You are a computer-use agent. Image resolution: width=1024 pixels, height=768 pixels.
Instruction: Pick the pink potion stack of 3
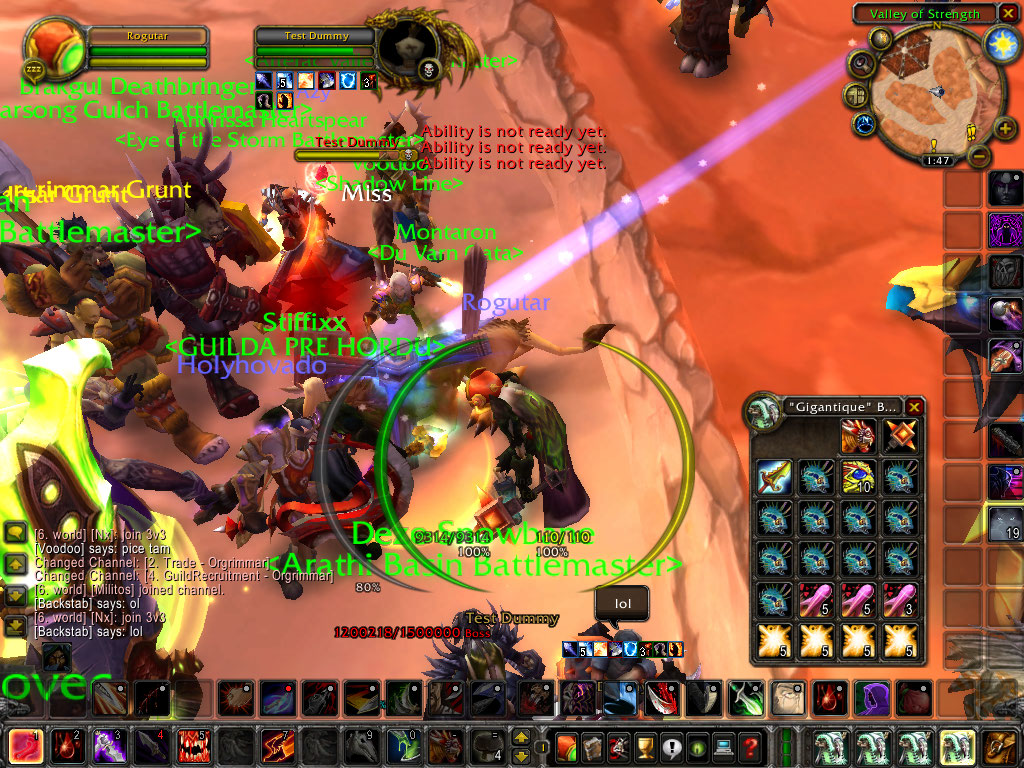click(898, 600)
